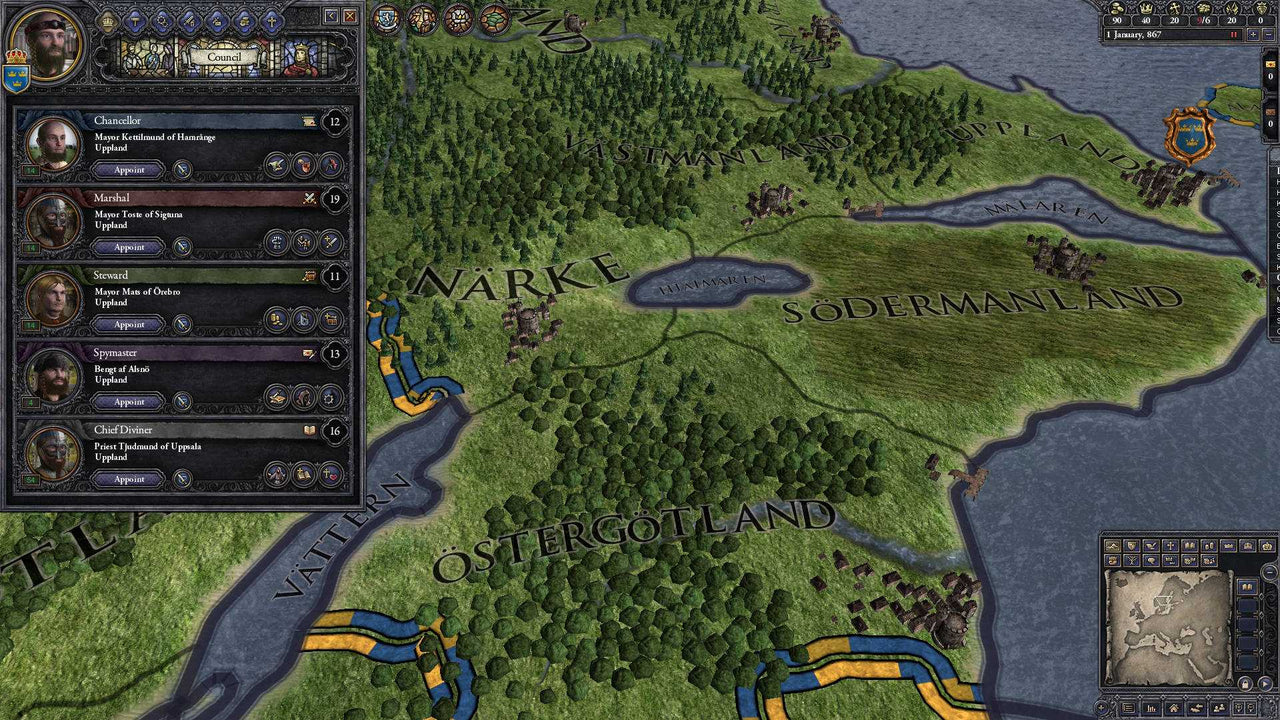Open the crown diamond tab at top left
Screen dimensions: 1280x720
tap(108, 22)
